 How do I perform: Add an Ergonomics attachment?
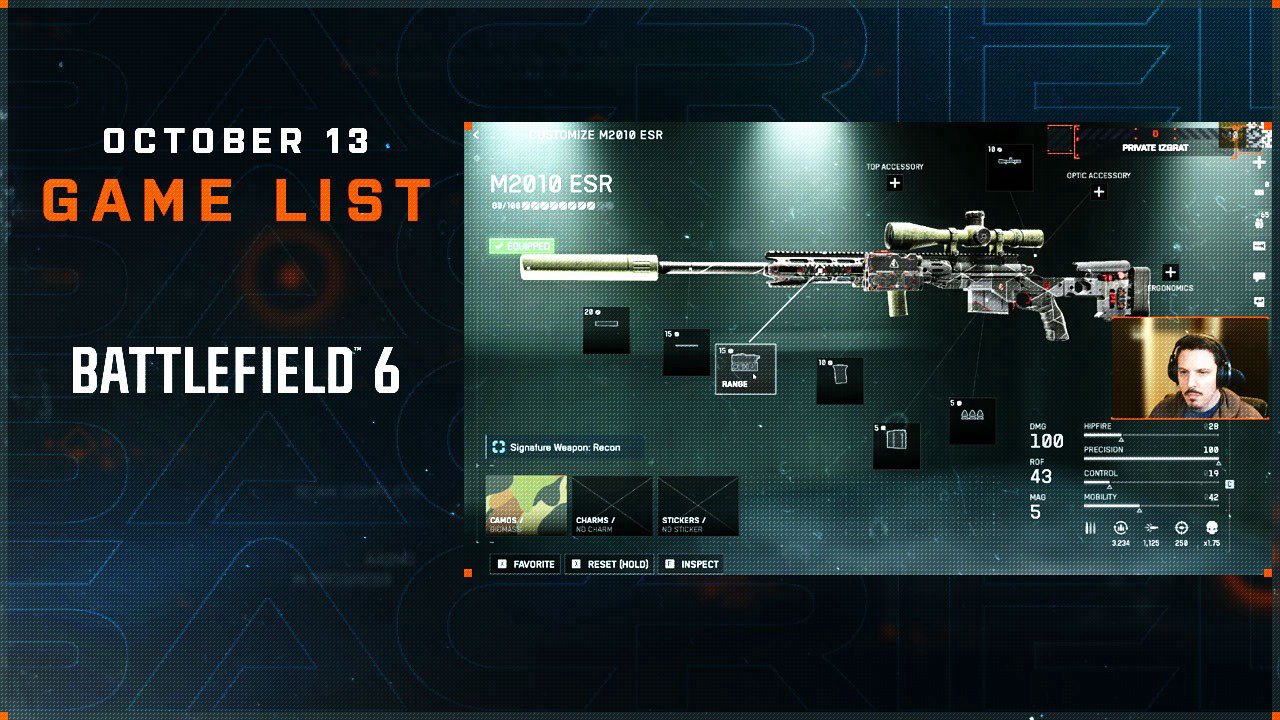1170,272
